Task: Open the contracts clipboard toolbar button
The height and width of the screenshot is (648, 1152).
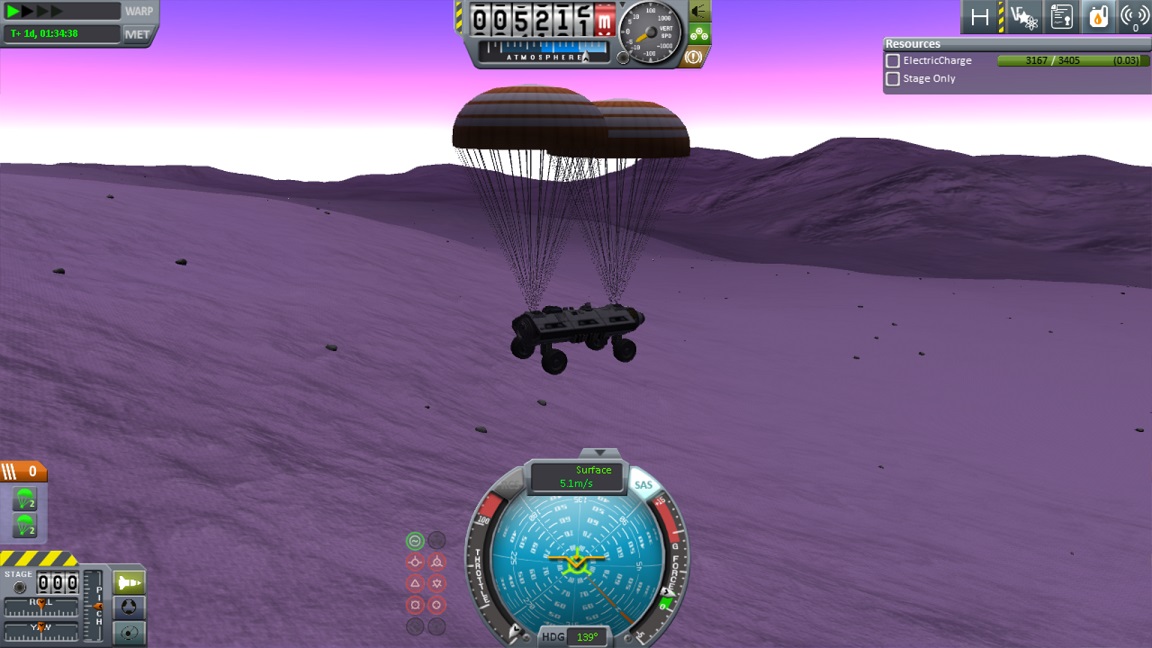Action: pos(1061,17)
